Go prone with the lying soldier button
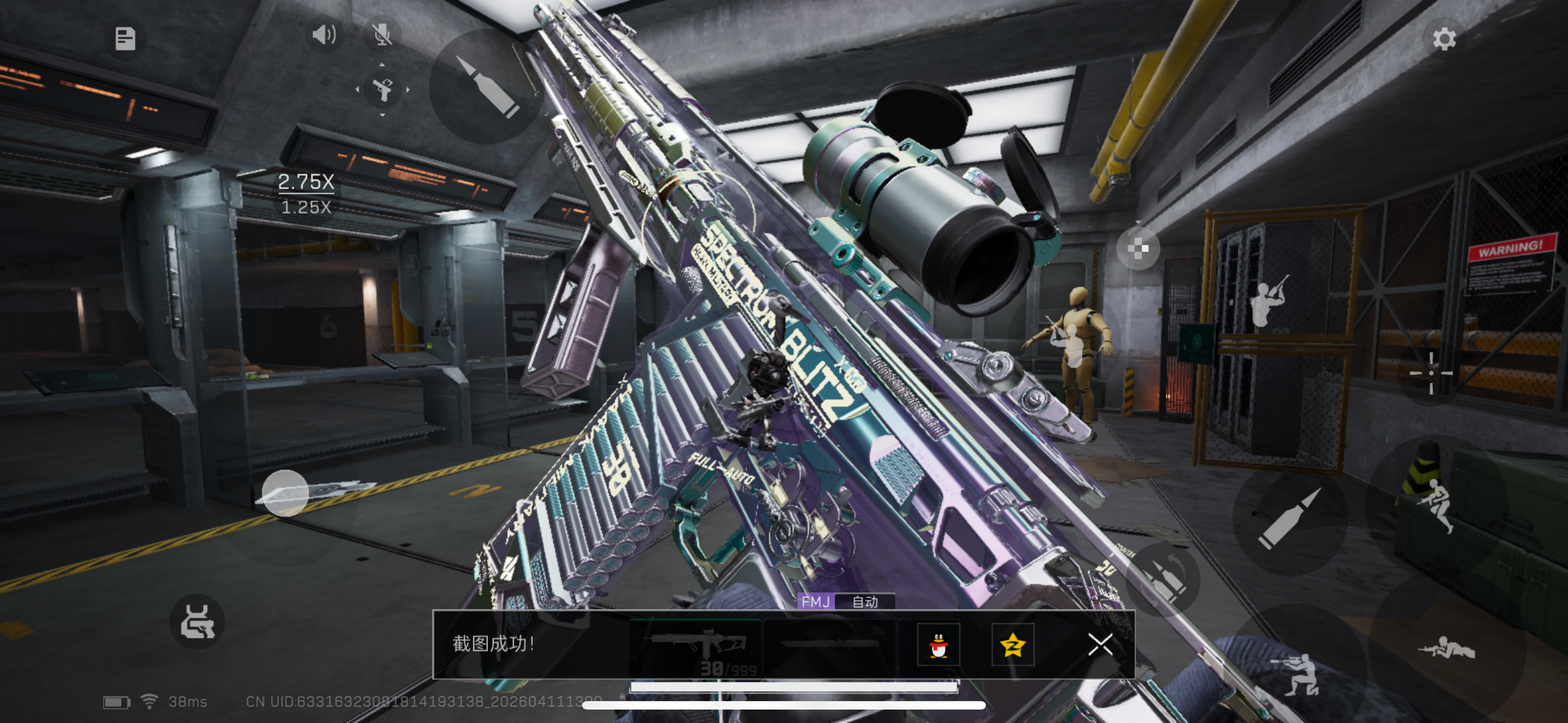This screenshot has height=723, width=1568. tap(1446, 649)
